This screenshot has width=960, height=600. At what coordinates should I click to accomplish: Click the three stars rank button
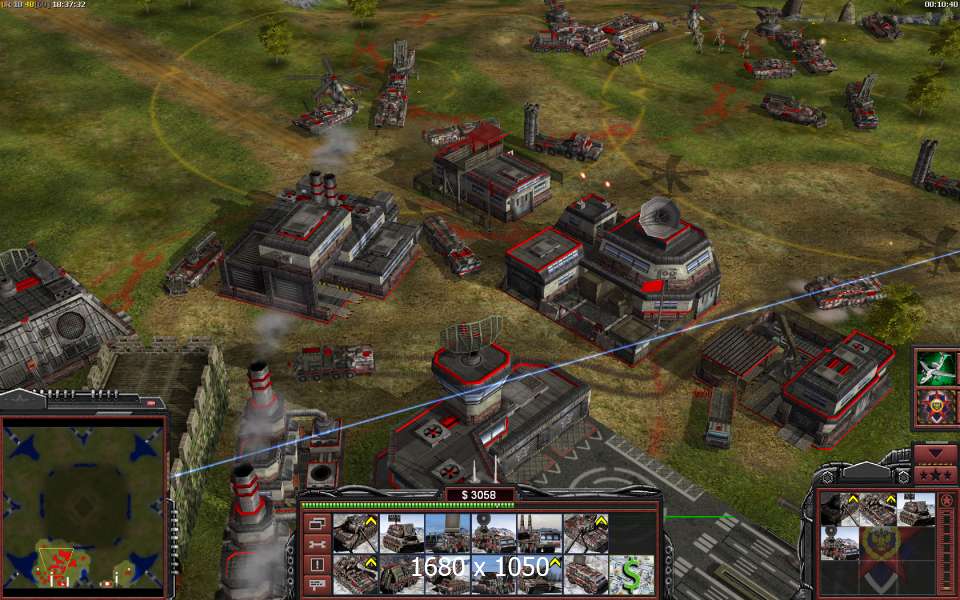pyautogui.click(x=936, y=475)
